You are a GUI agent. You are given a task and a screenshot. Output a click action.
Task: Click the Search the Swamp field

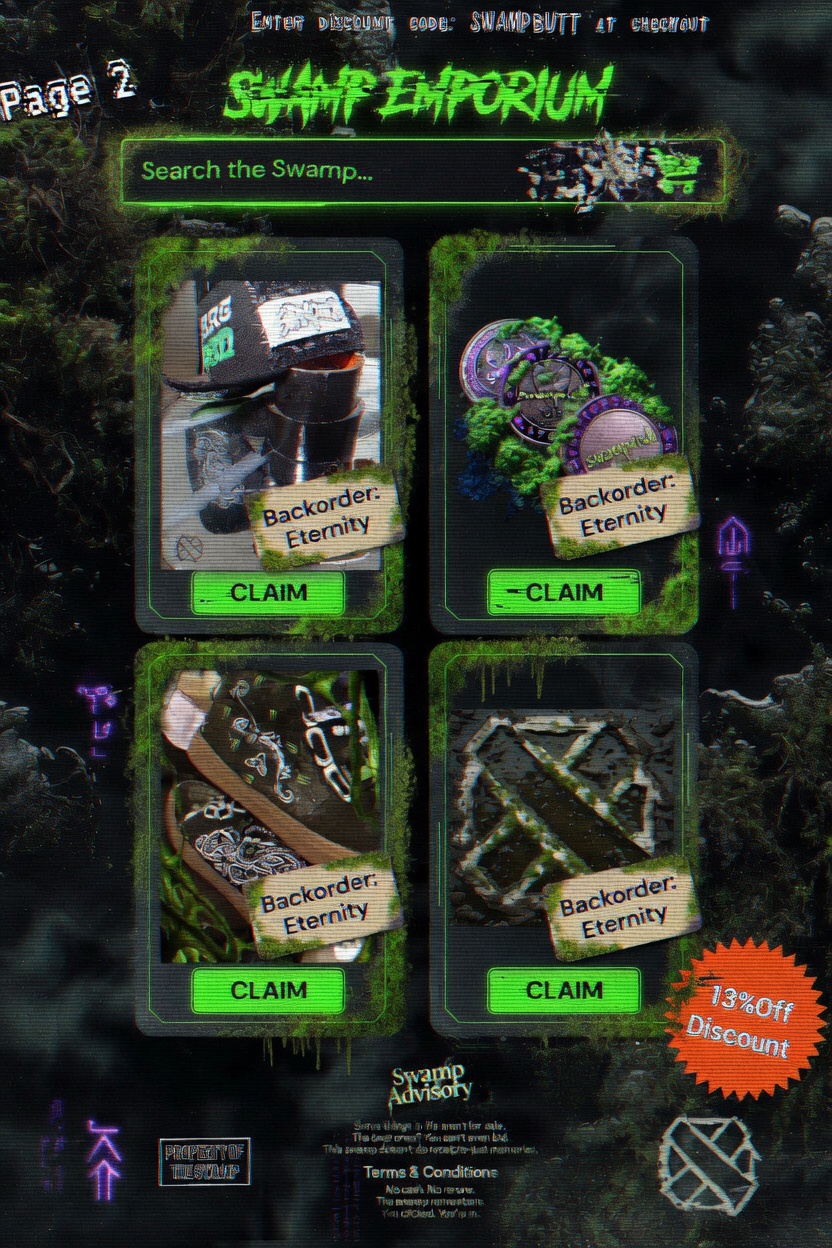pyautogui.click(x=320, y=171)
